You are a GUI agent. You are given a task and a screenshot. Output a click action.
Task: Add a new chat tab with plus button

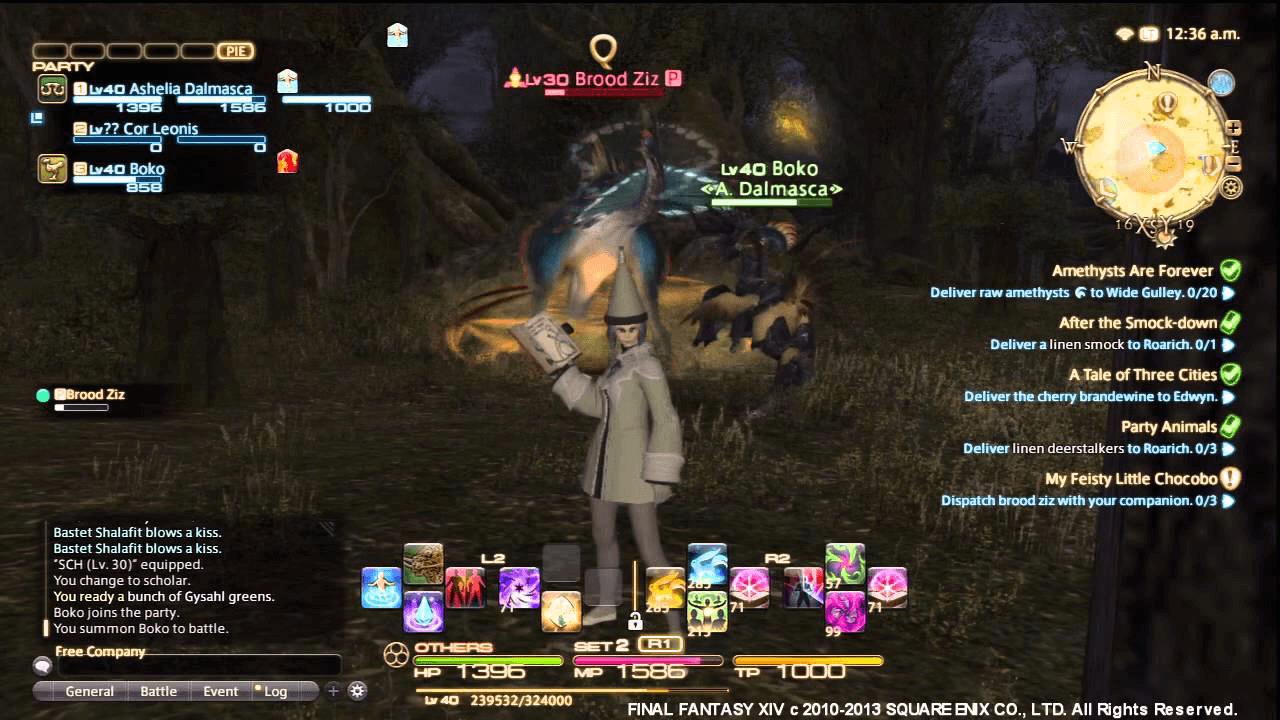tap(334, 690)
